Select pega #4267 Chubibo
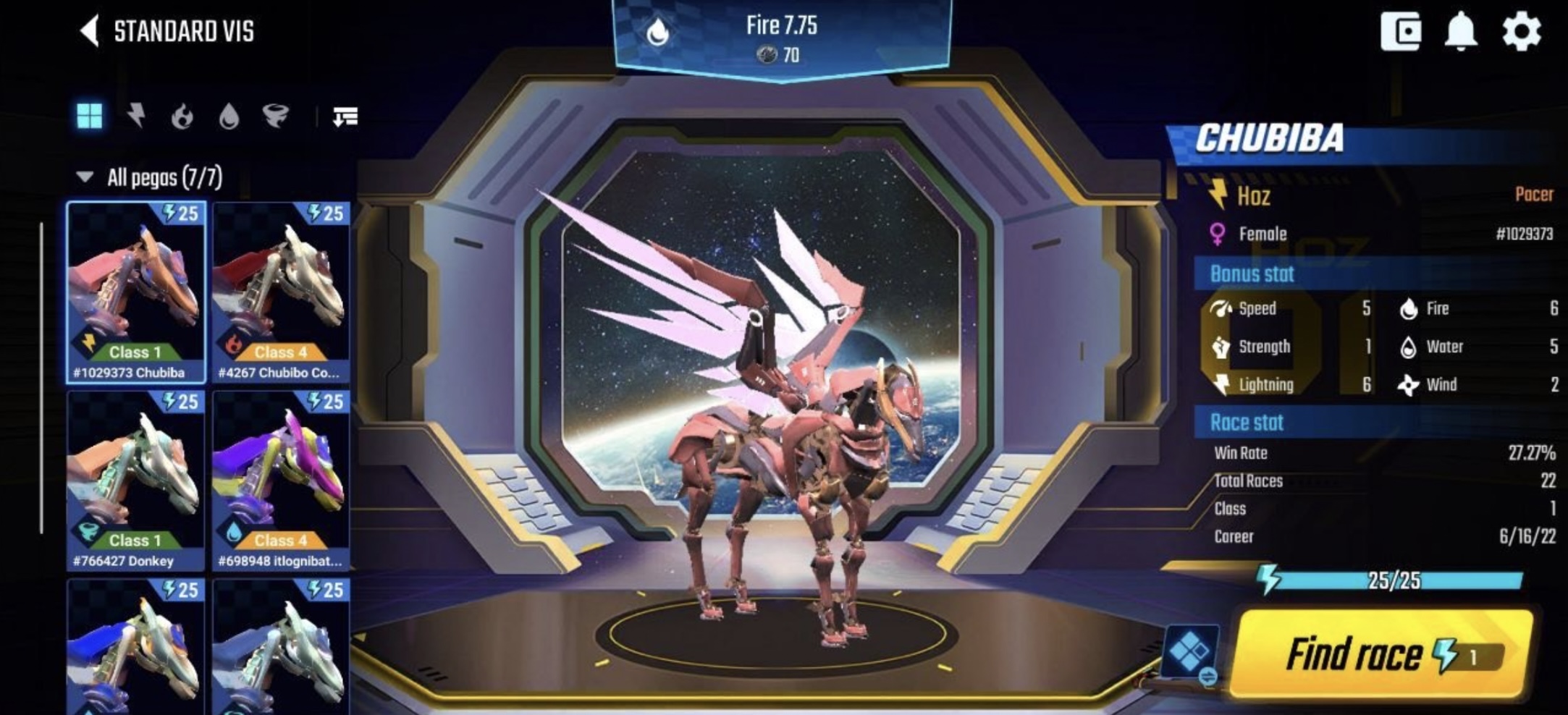The height and width of the screenshot is (715, 1568). point(281,292)
